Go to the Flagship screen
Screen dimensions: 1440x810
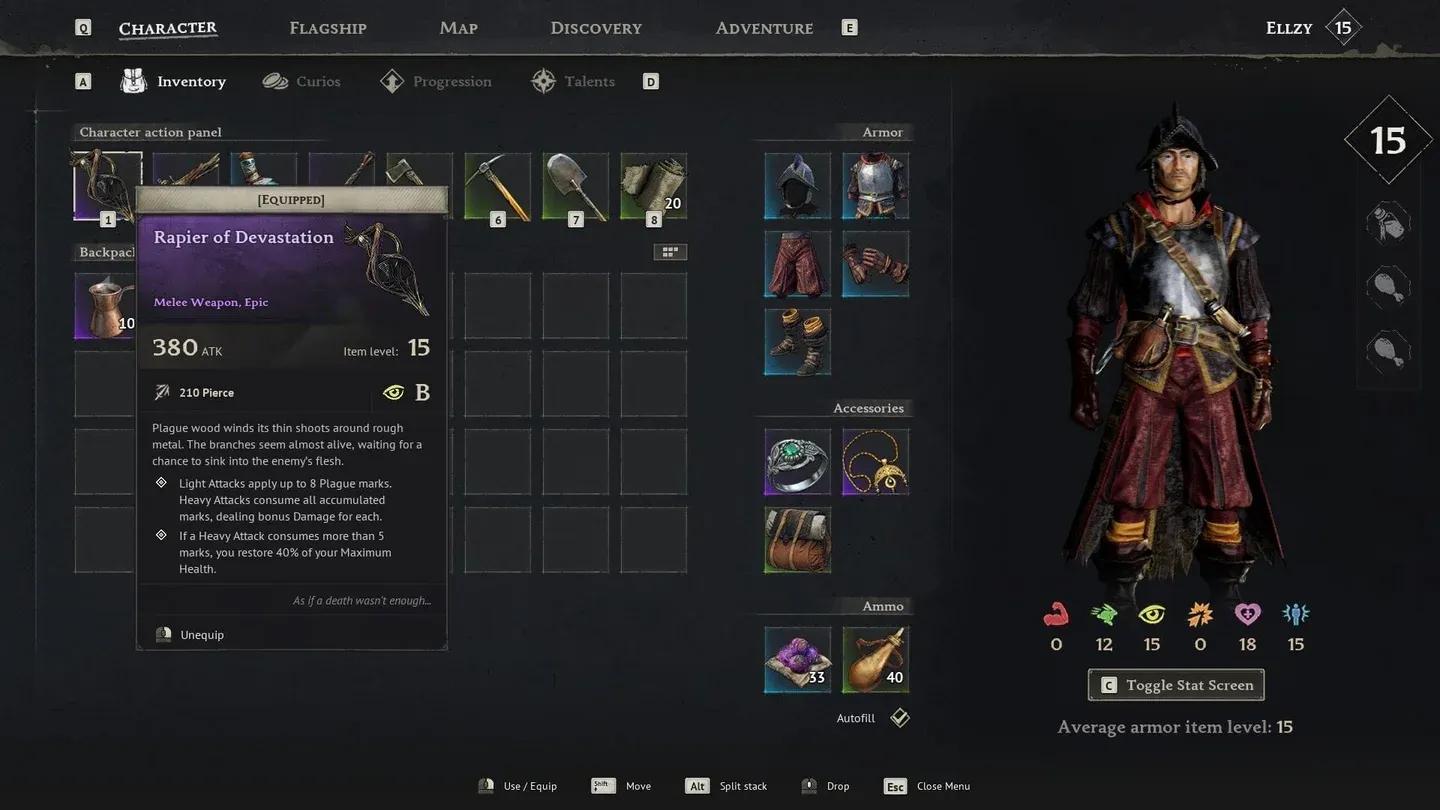pos(327,27)
